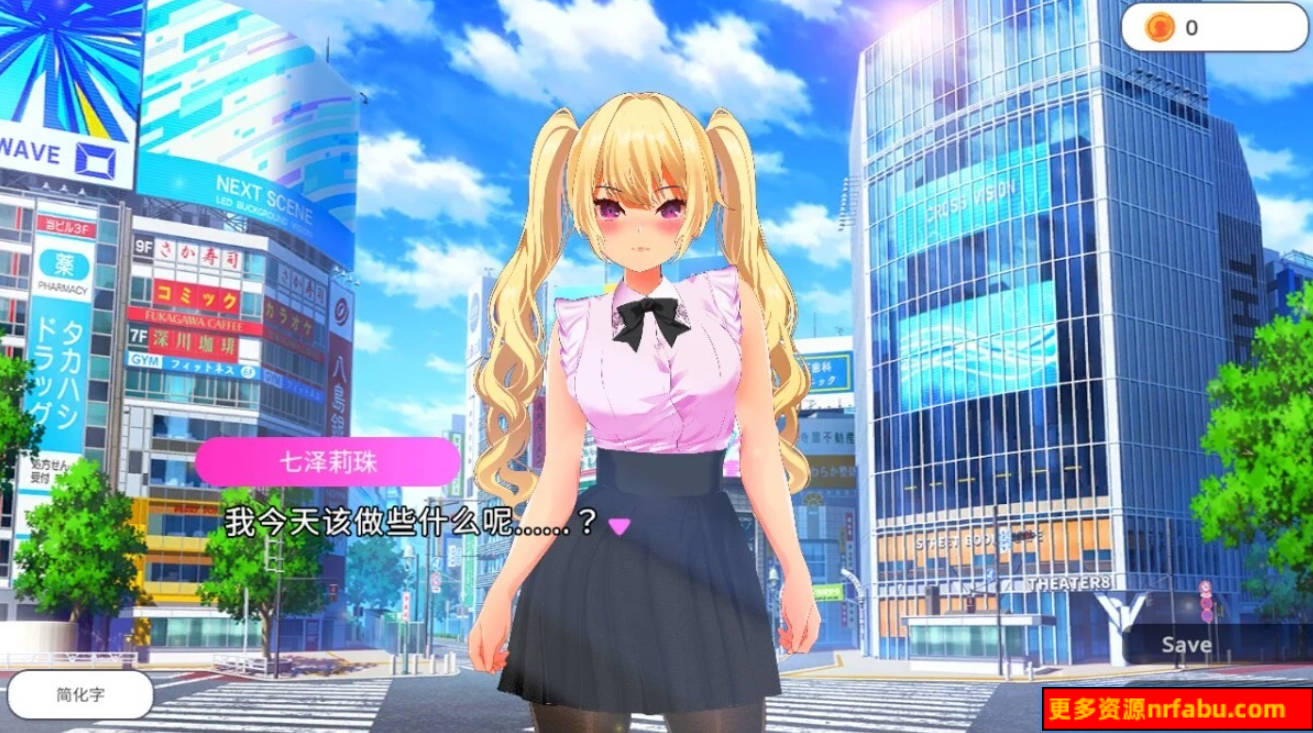
Task: Click the 0 coin amount text
Action: click(1190, 27)
